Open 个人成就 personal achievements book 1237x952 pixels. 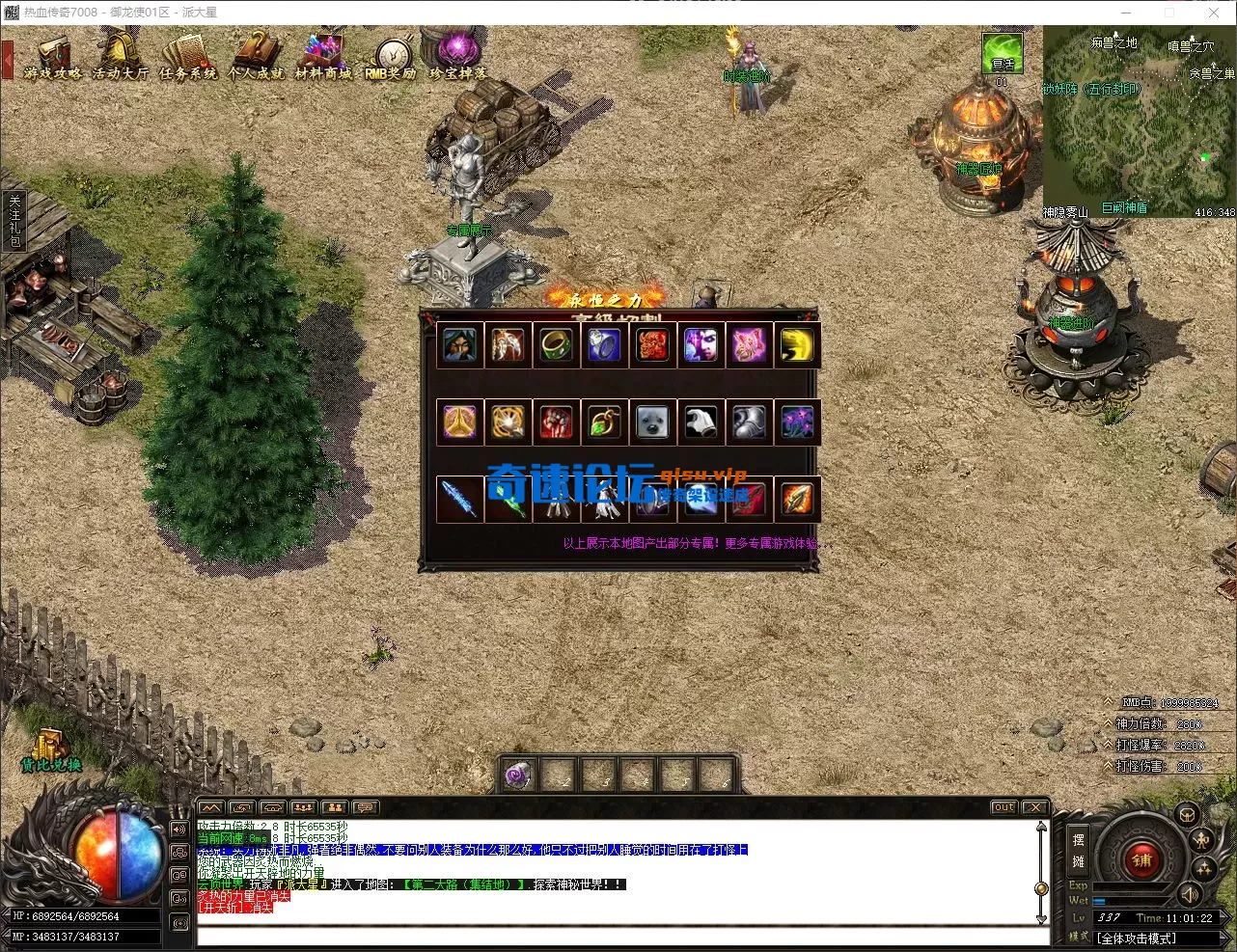256,58
